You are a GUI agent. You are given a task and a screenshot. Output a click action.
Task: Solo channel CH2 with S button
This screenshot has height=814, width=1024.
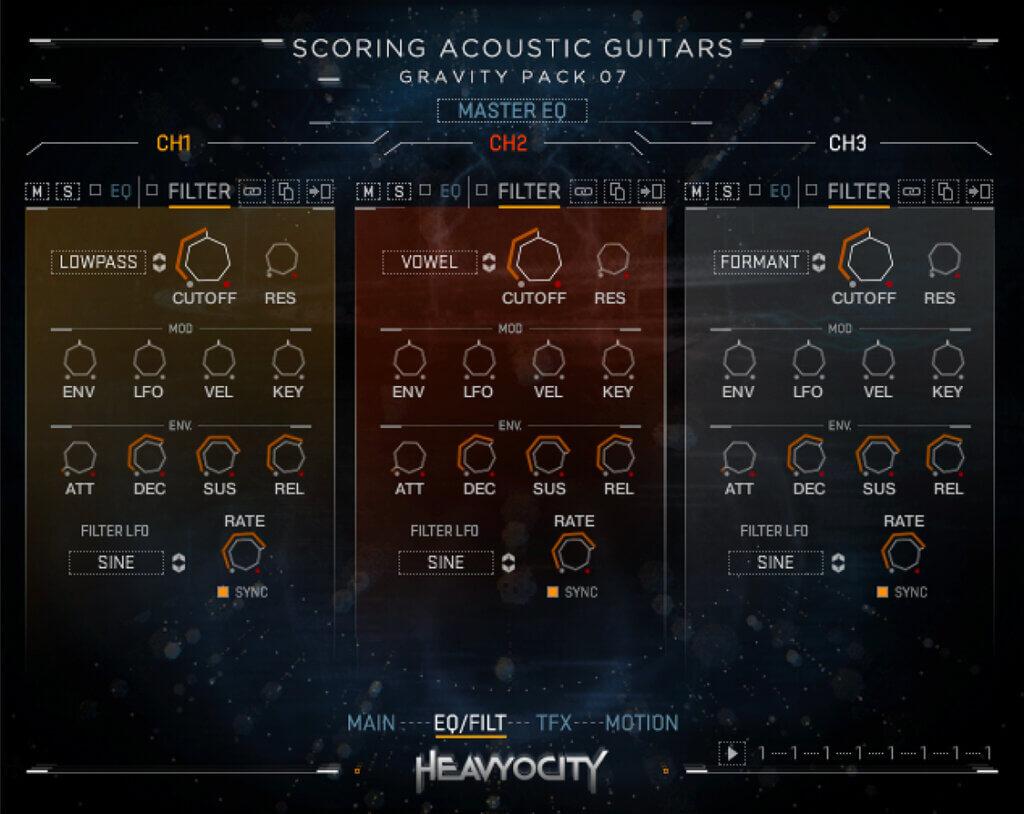[398, 191]
